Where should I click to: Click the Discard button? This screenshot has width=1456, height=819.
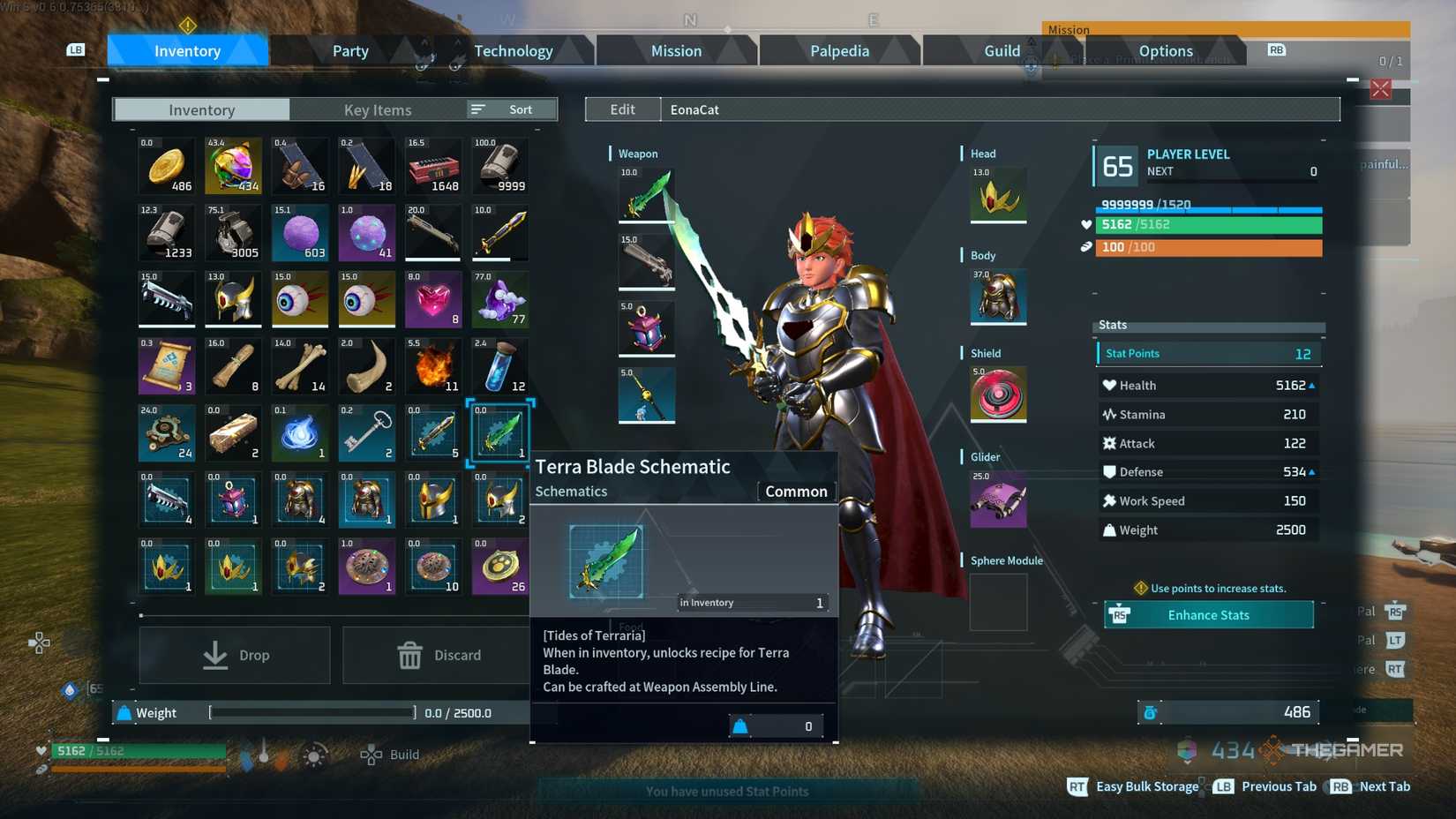pos(439,655)
